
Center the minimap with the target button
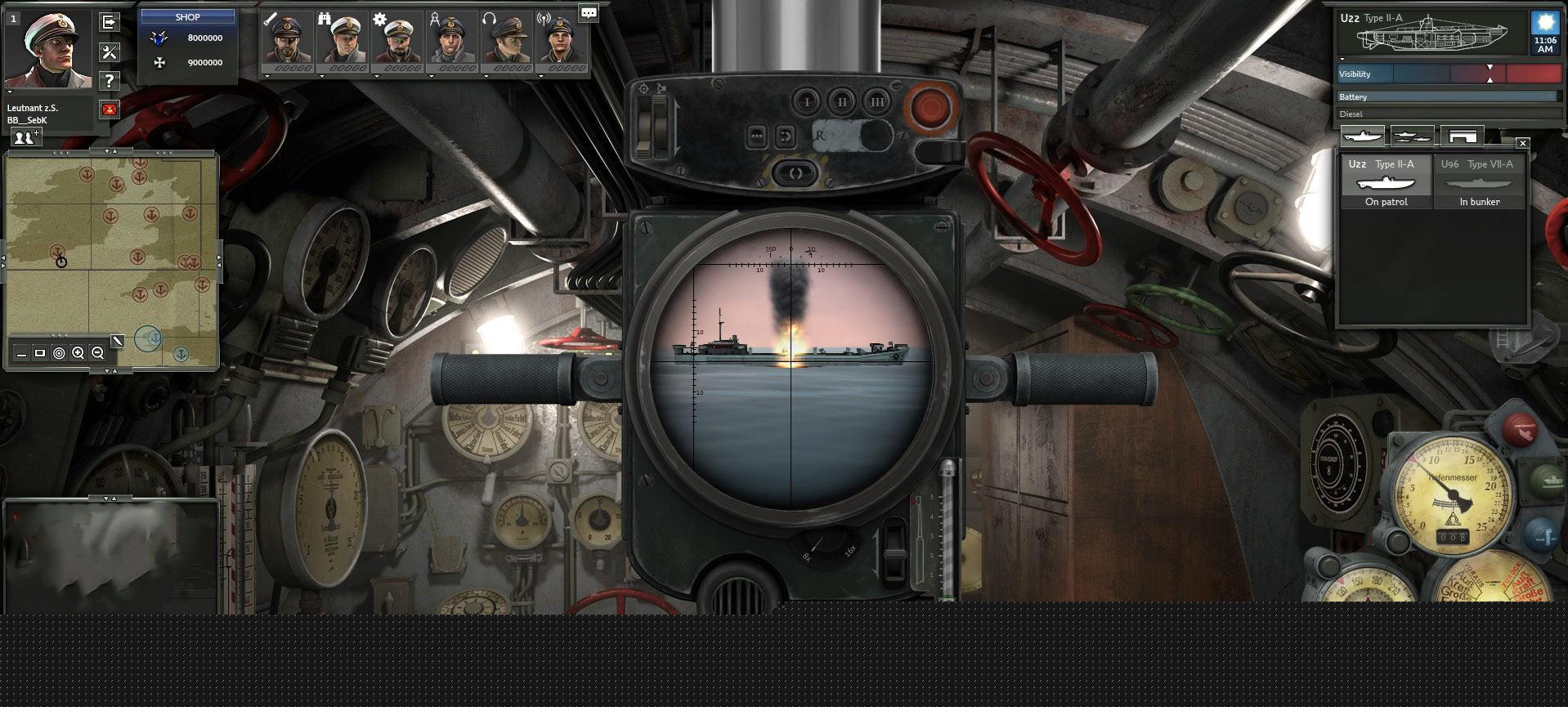[59, 353]
